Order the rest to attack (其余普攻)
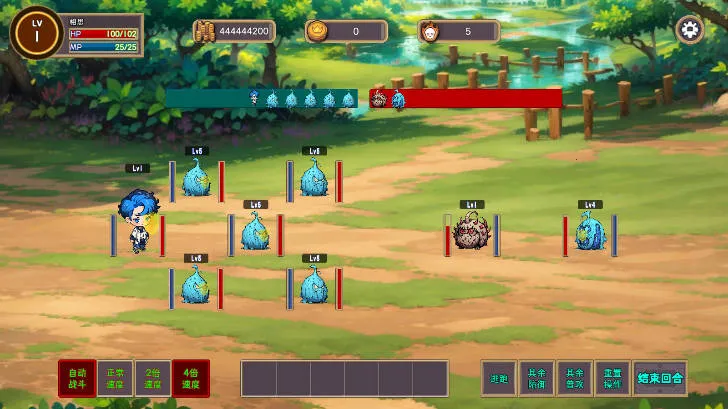The height and width of the screenshot is (409, 728). [574, 378]
